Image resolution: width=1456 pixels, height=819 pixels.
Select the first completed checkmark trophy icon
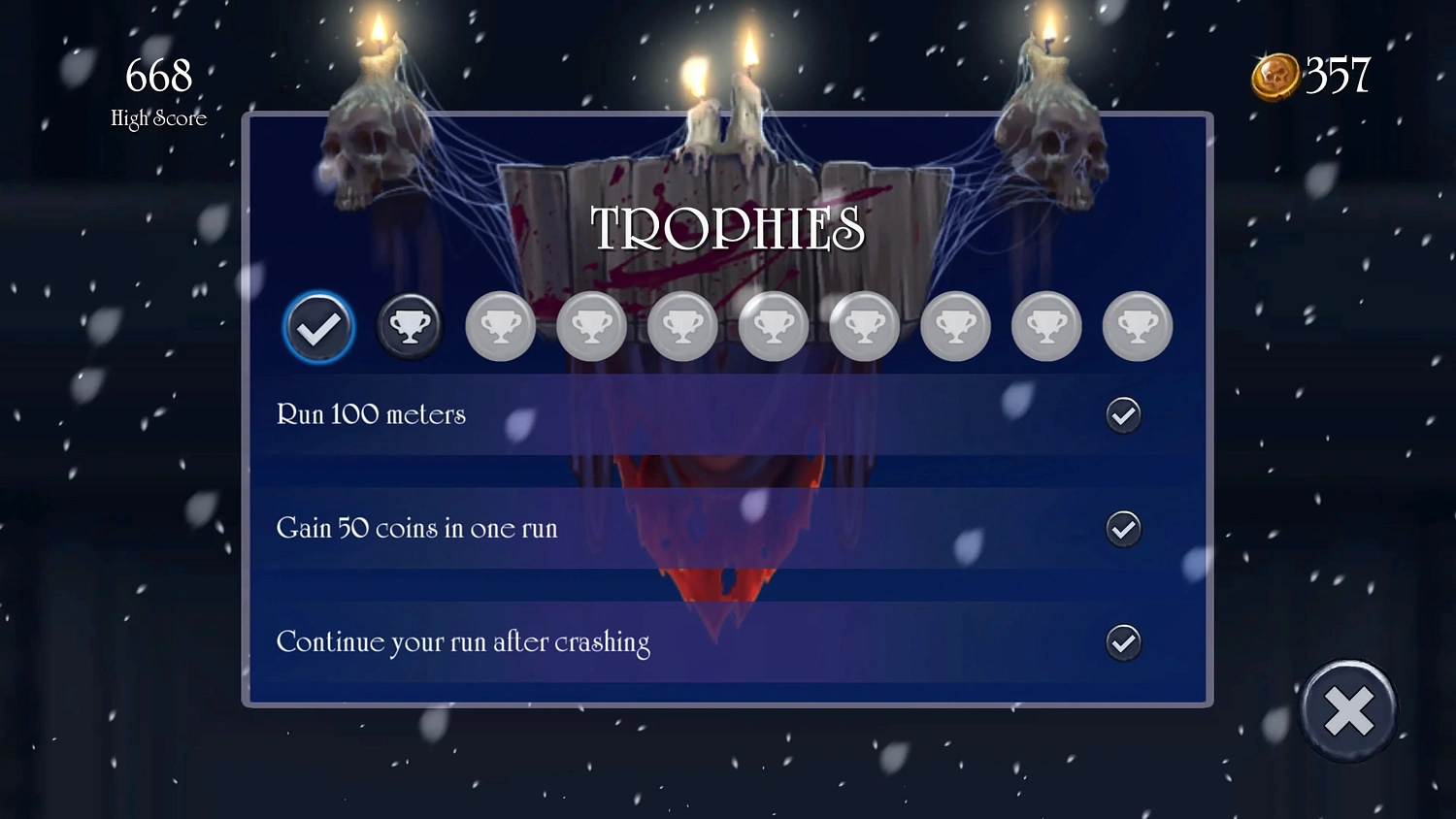317,326
